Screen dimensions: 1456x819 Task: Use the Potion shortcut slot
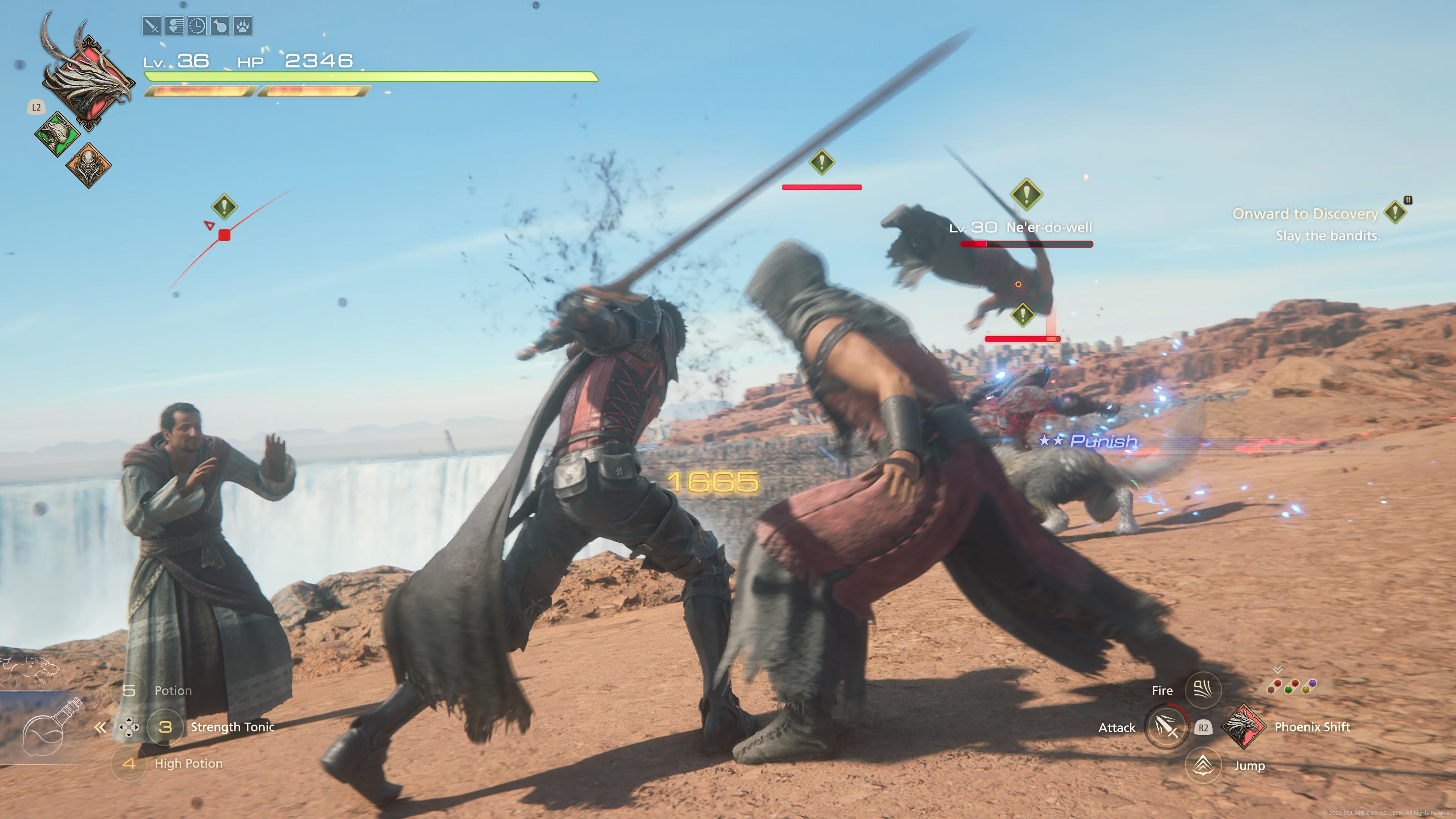(x=129, y=690)
